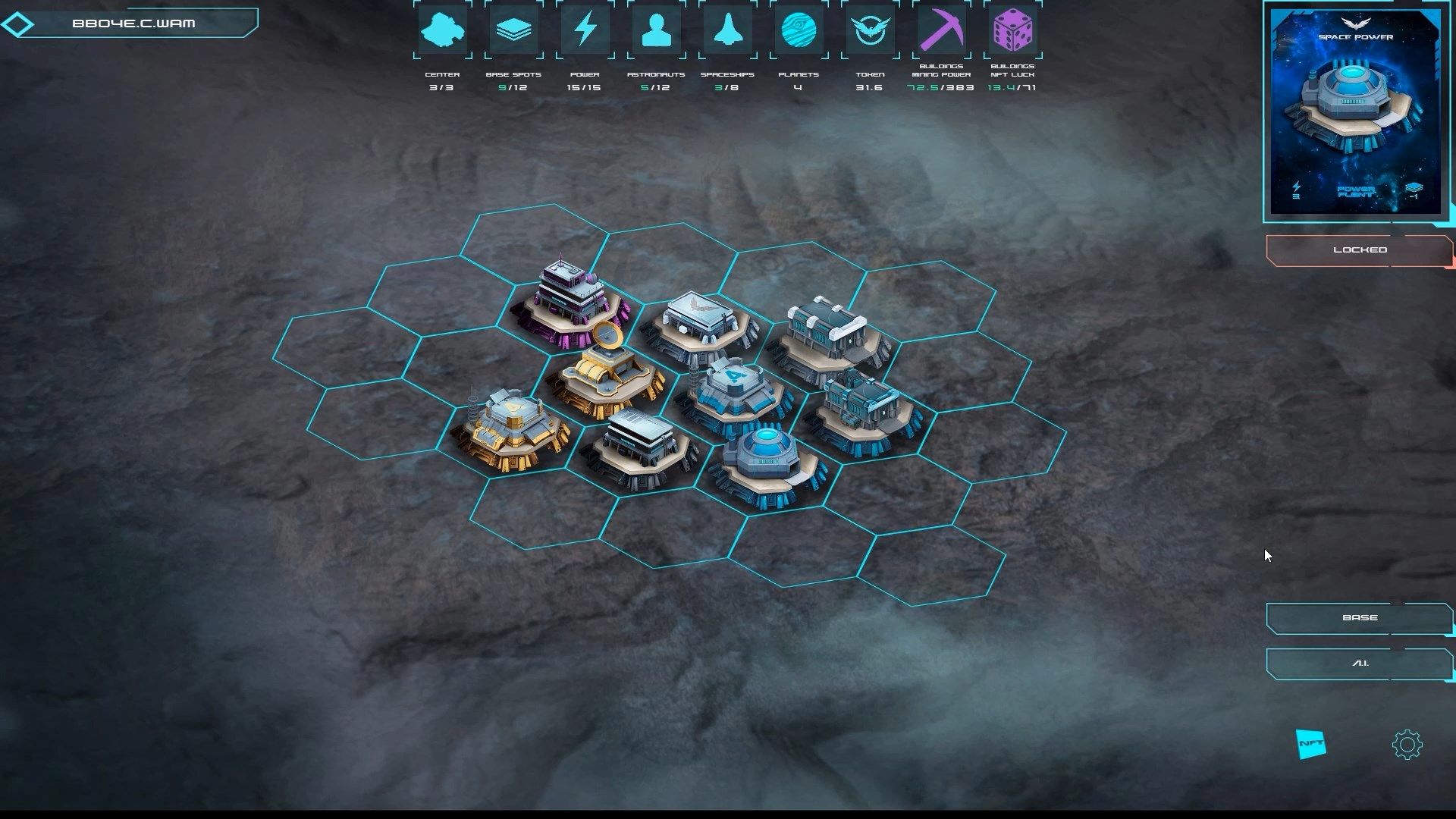
Task: Open the gear settings icon
Action: point(1407,745)
